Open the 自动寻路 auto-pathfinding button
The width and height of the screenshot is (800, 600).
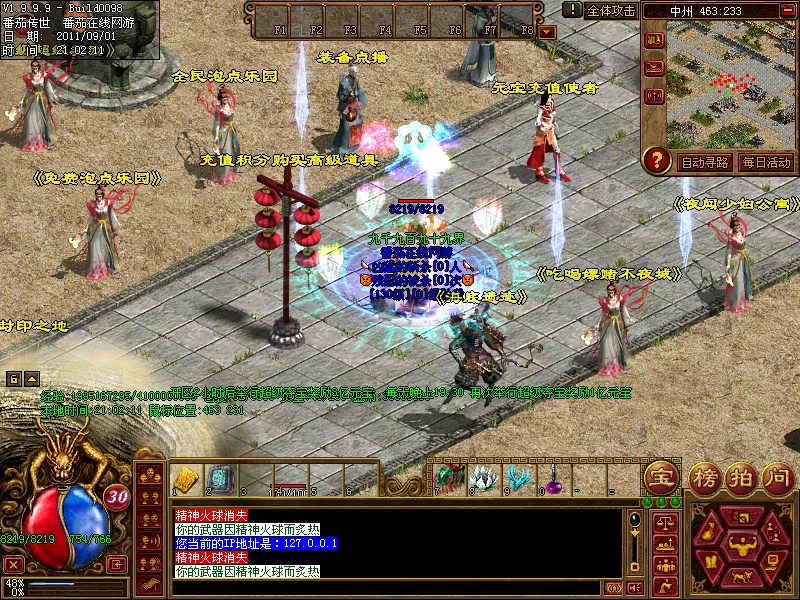click(x=704, y=162)
